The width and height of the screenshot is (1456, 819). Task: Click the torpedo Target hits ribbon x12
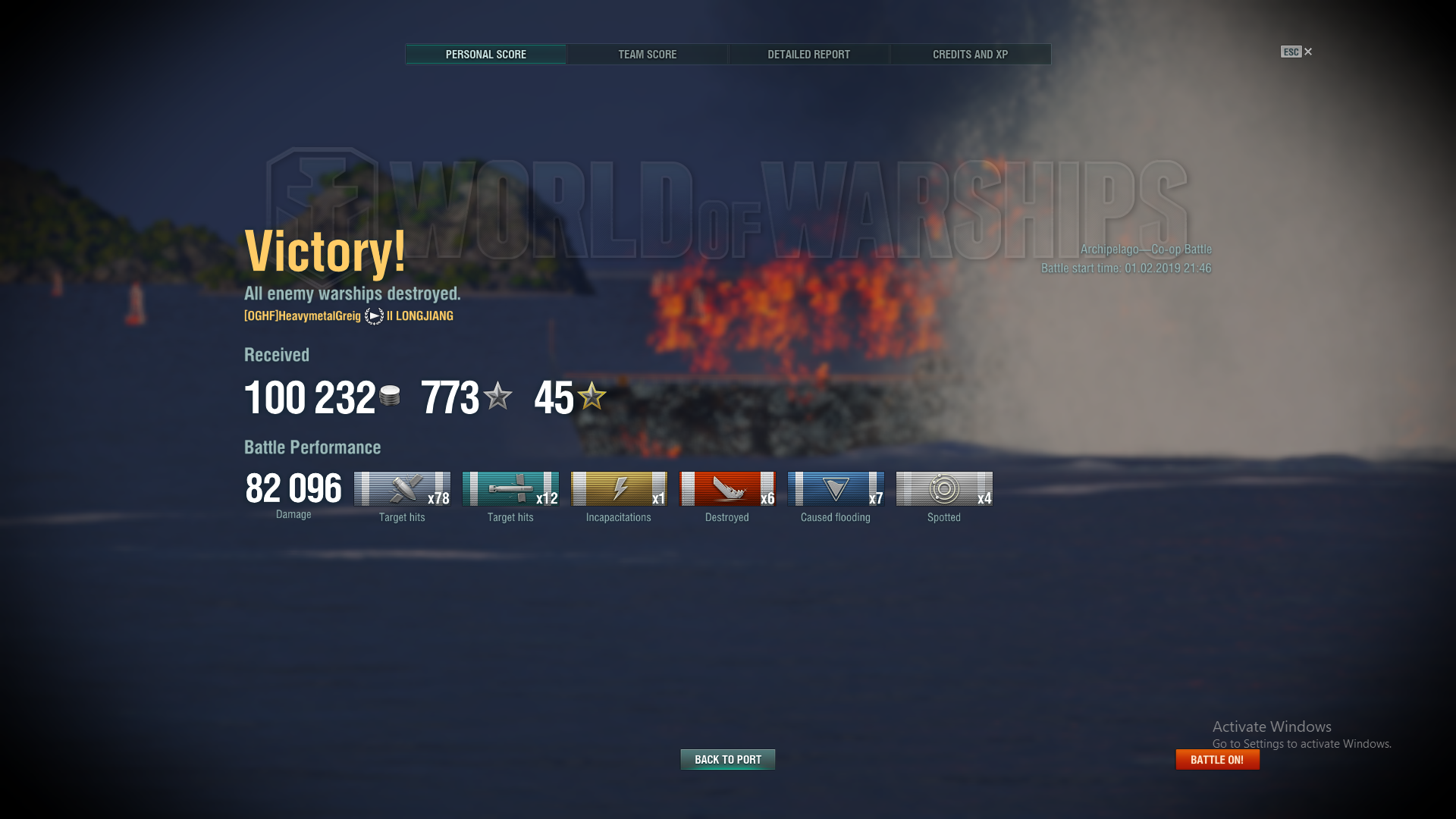510,489
